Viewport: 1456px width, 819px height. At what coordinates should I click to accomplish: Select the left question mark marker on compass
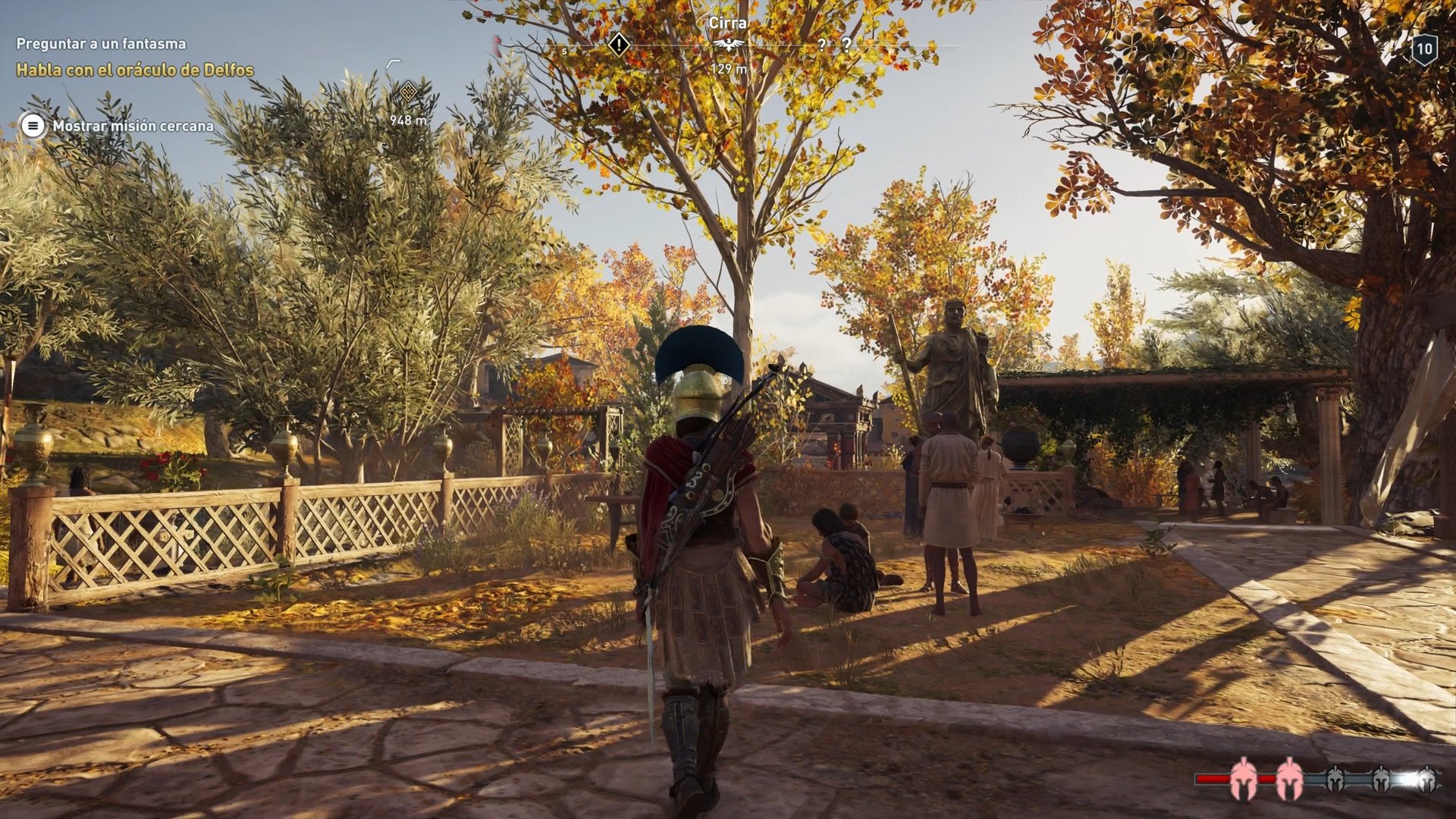point(822,44)
